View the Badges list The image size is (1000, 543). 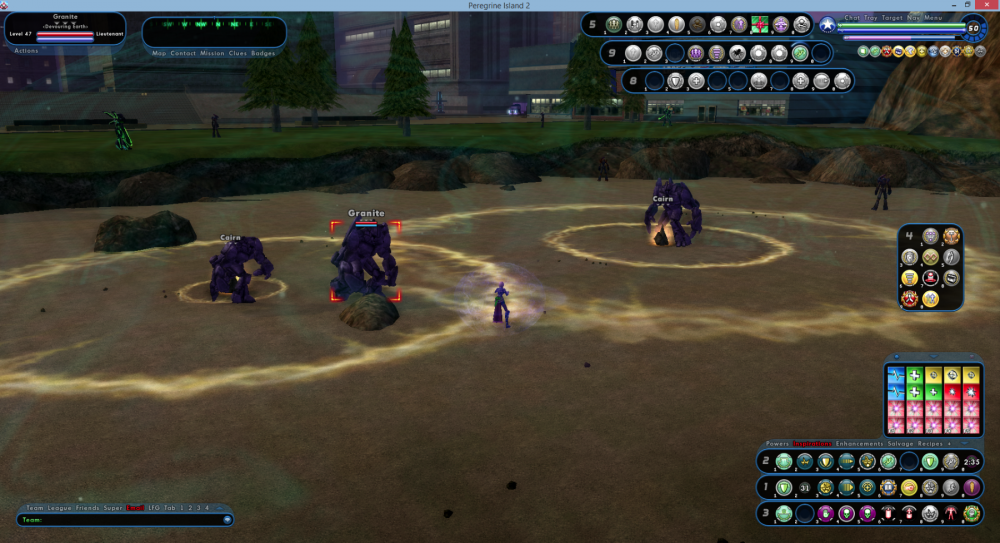click(263, 53)
